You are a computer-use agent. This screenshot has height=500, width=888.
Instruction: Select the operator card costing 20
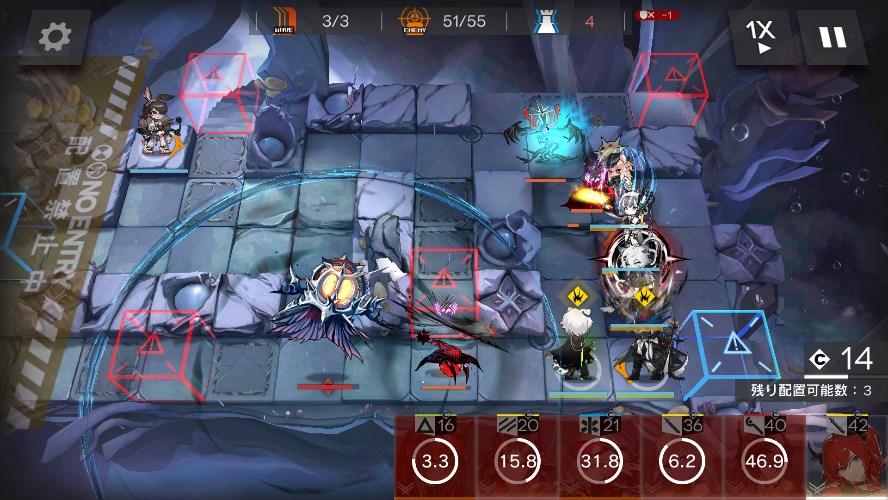click(516, 459)
